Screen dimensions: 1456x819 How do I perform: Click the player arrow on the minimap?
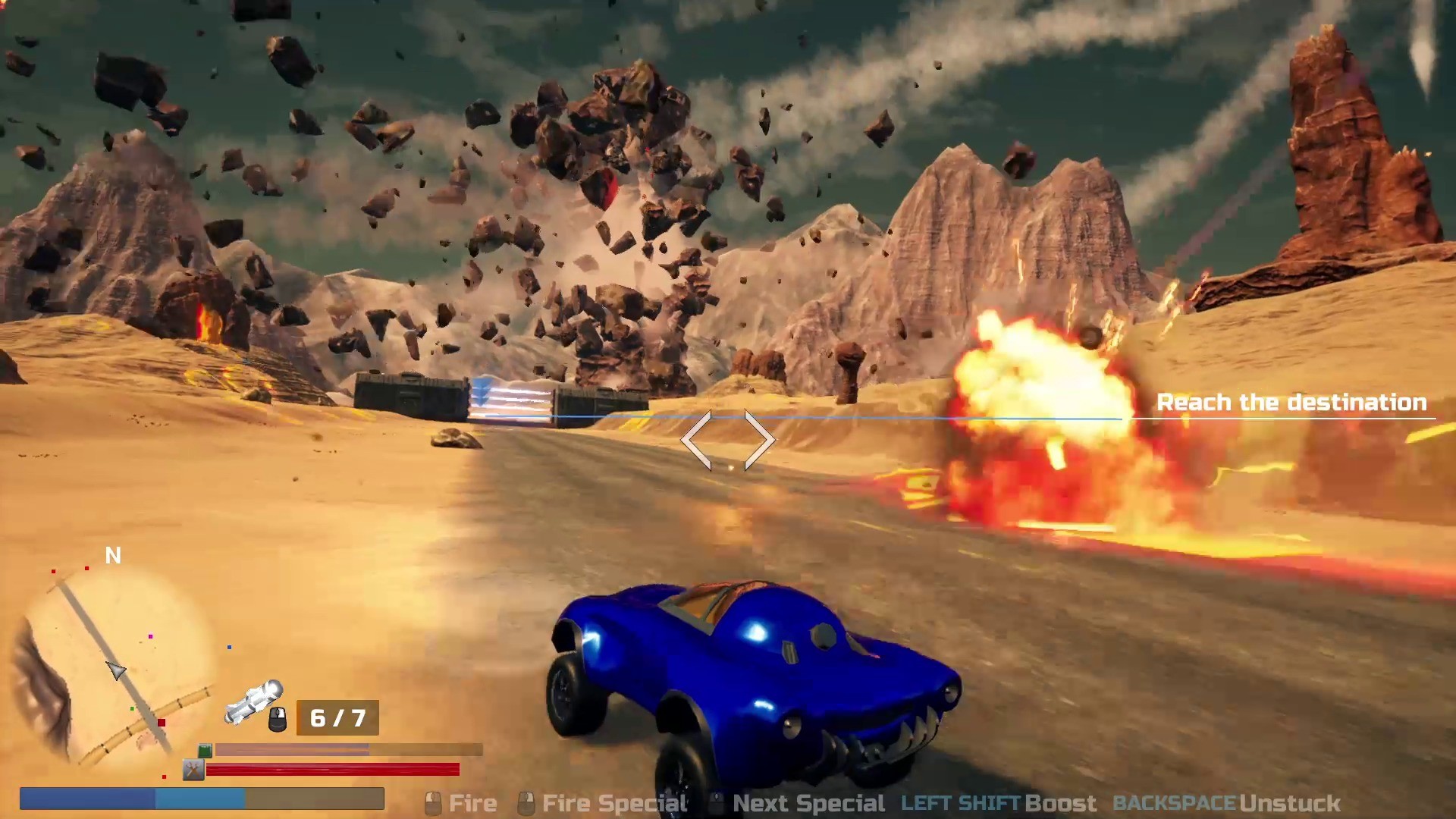(116, 671)
